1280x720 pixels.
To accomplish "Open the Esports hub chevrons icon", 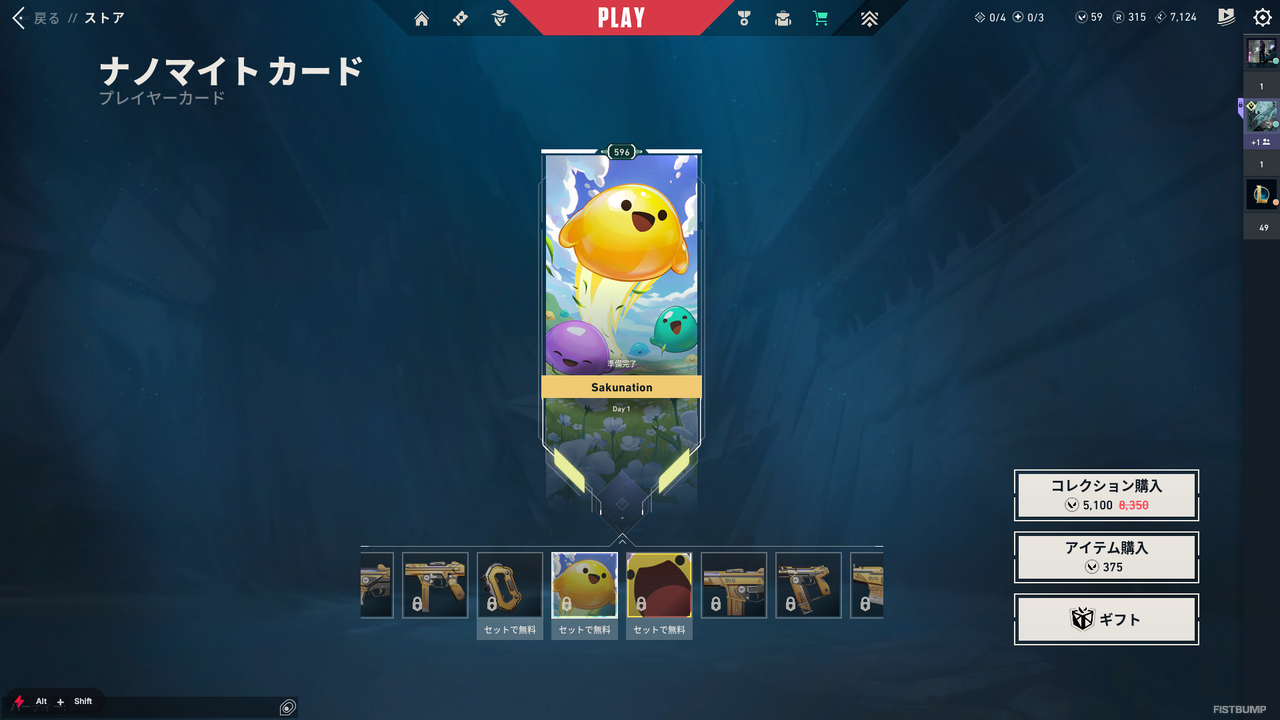I will (x=869, y=17).
